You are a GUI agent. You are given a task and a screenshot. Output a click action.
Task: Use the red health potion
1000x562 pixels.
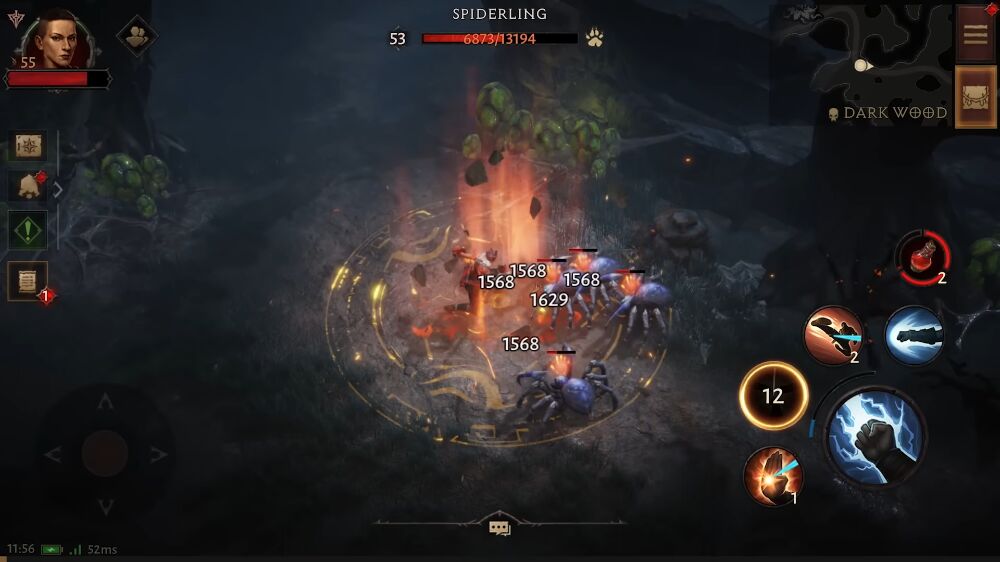[921, 255]
